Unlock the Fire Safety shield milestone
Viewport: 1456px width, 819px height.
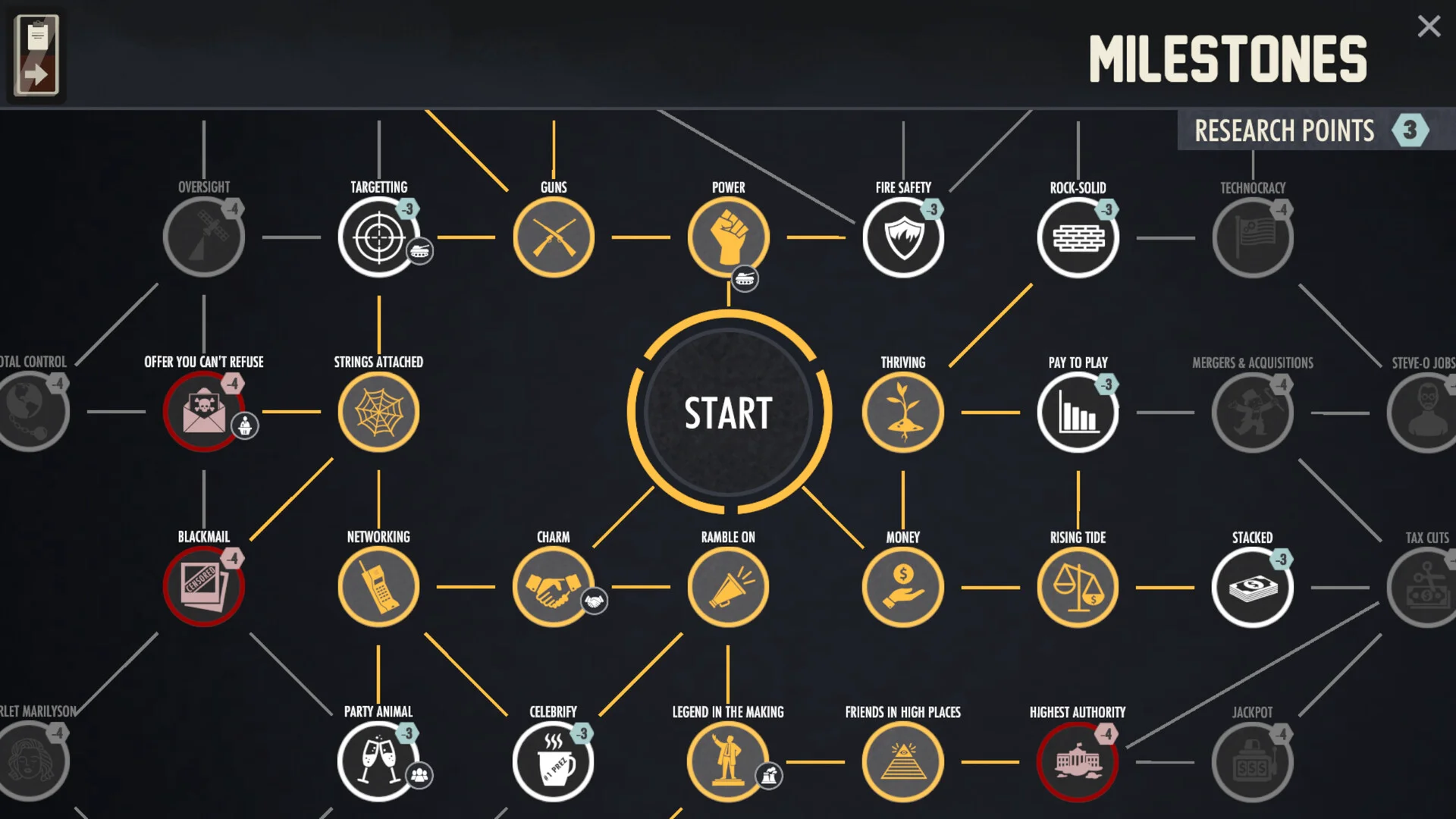coord(903,237)
